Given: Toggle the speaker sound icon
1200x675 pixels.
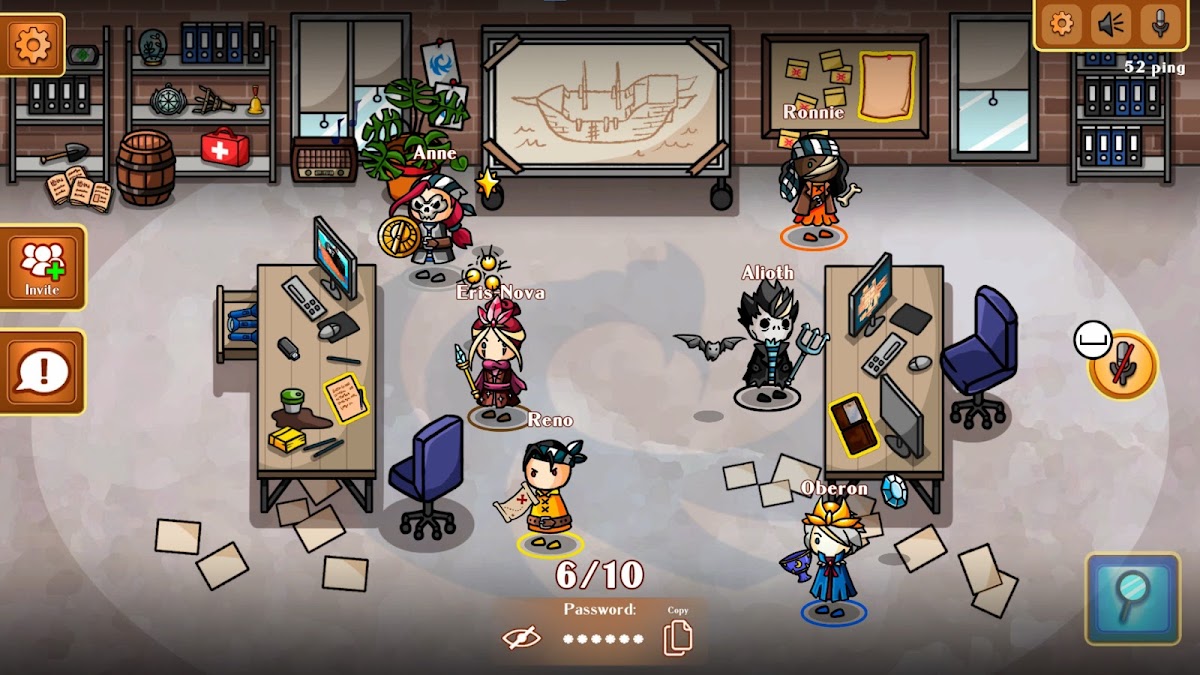Looking at the screenshot, I should [x=1111, y=23].
